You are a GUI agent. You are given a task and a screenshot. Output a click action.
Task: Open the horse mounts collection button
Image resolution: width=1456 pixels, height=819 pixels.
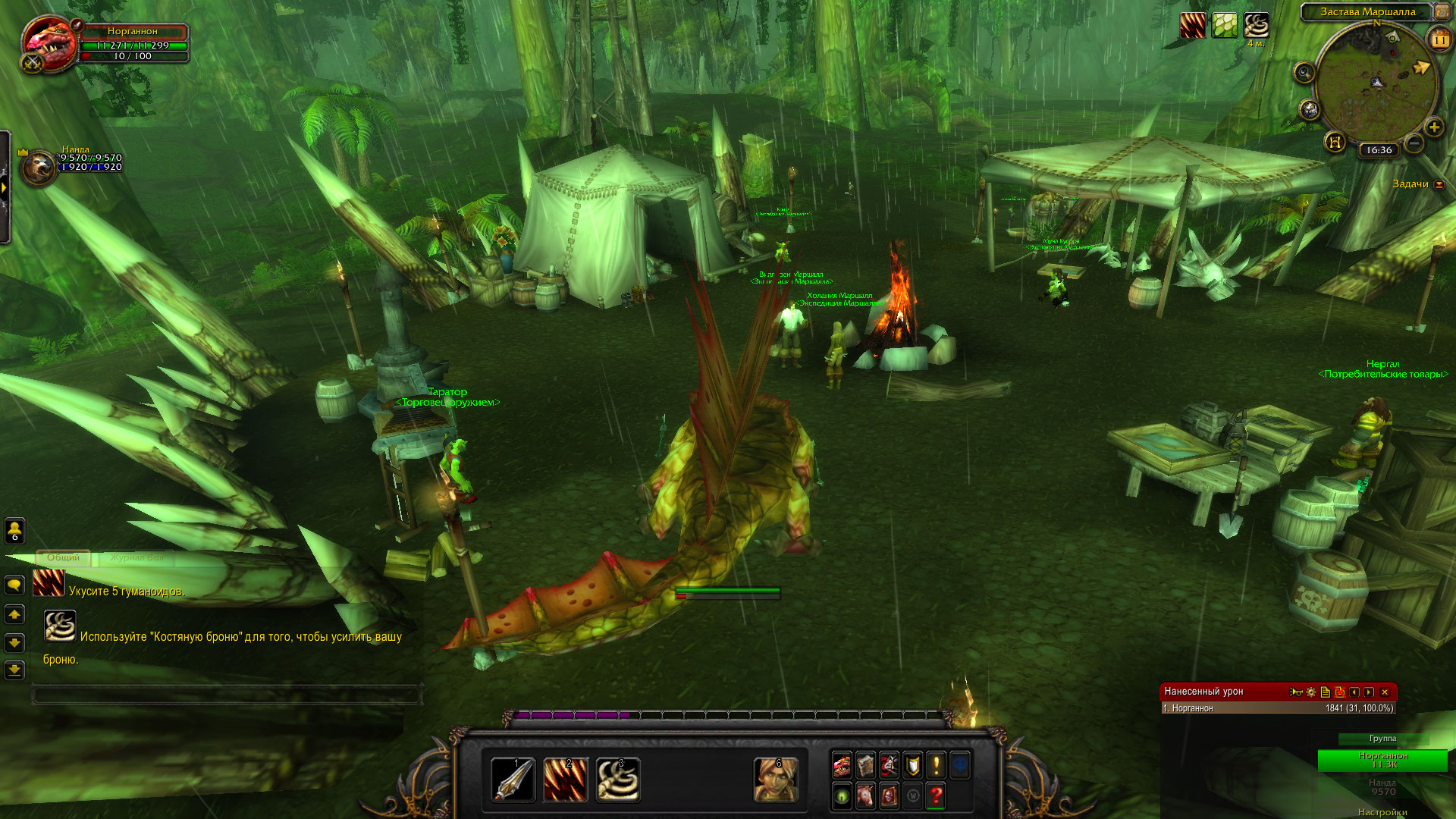click(x=865, y=795)
